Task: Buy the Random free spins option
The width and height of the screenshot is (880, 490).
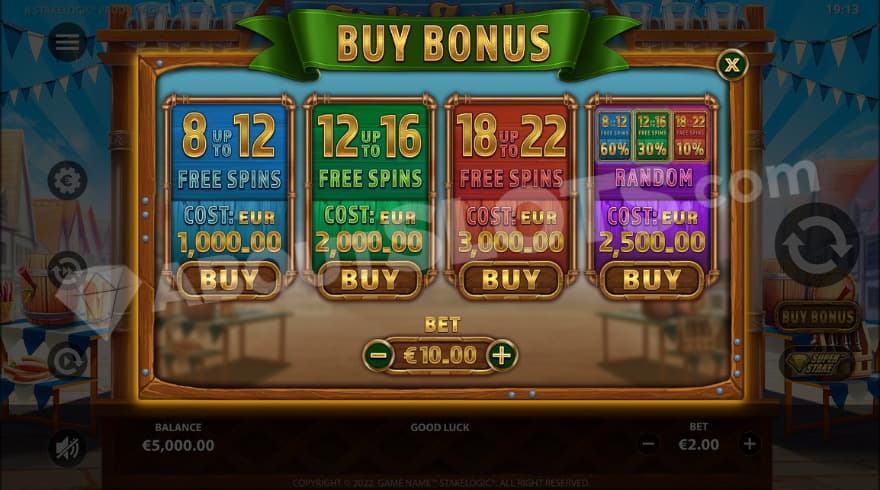Action: [x=652, y=280]
